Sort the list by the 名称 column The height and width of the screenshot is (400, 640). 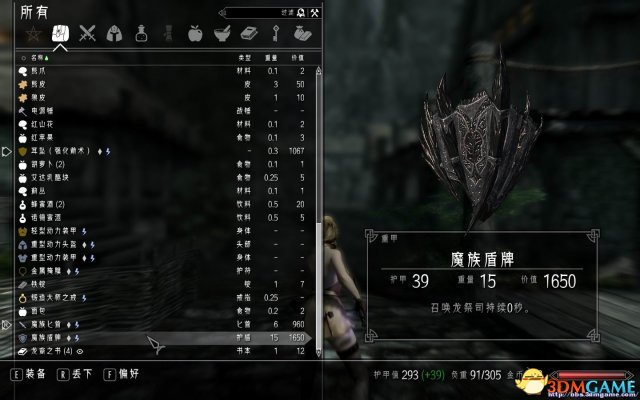[39, 59]
